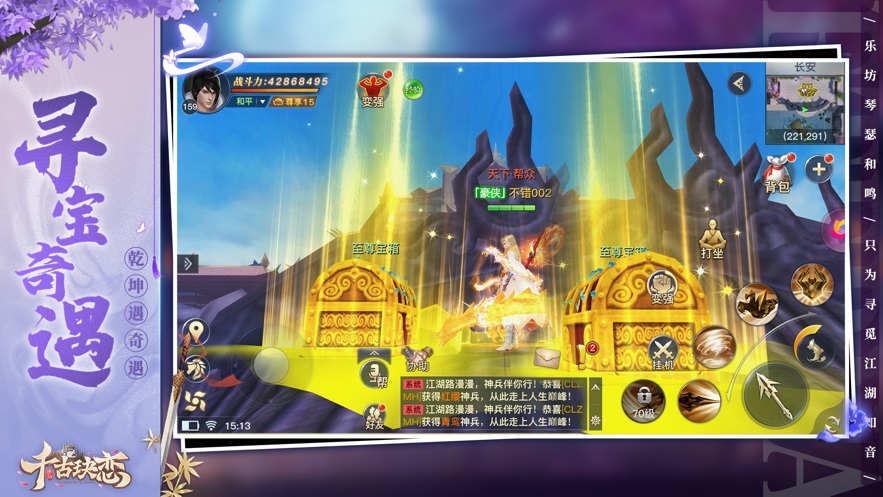Click the green round icon beside 变强

413,88
